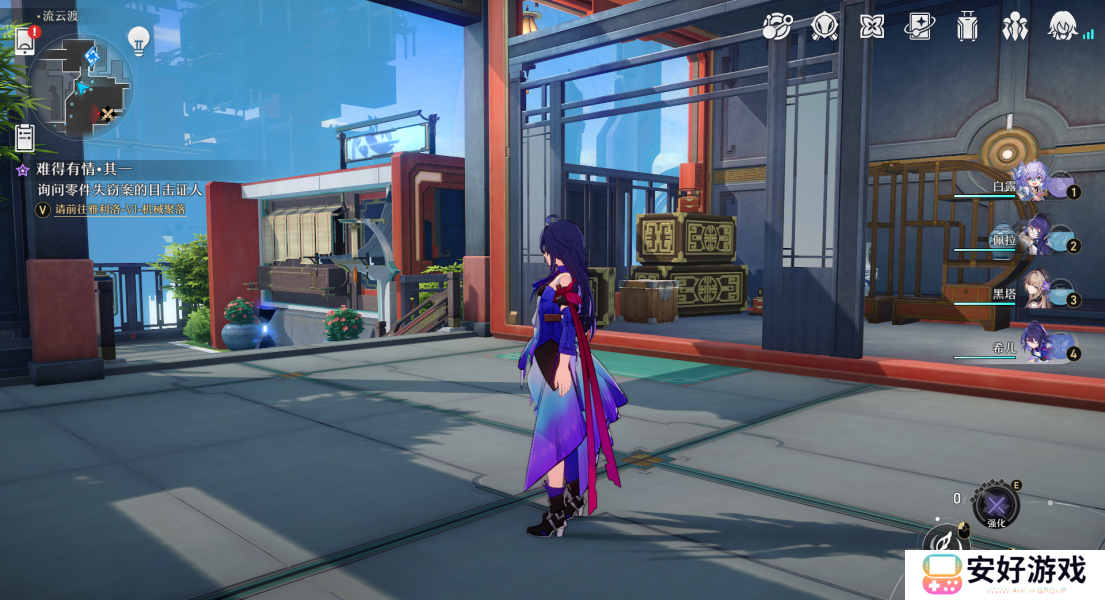Click the 安好游戏 watermark logo
This screenshot has width=1105, height=600.
pos(1005,574)
